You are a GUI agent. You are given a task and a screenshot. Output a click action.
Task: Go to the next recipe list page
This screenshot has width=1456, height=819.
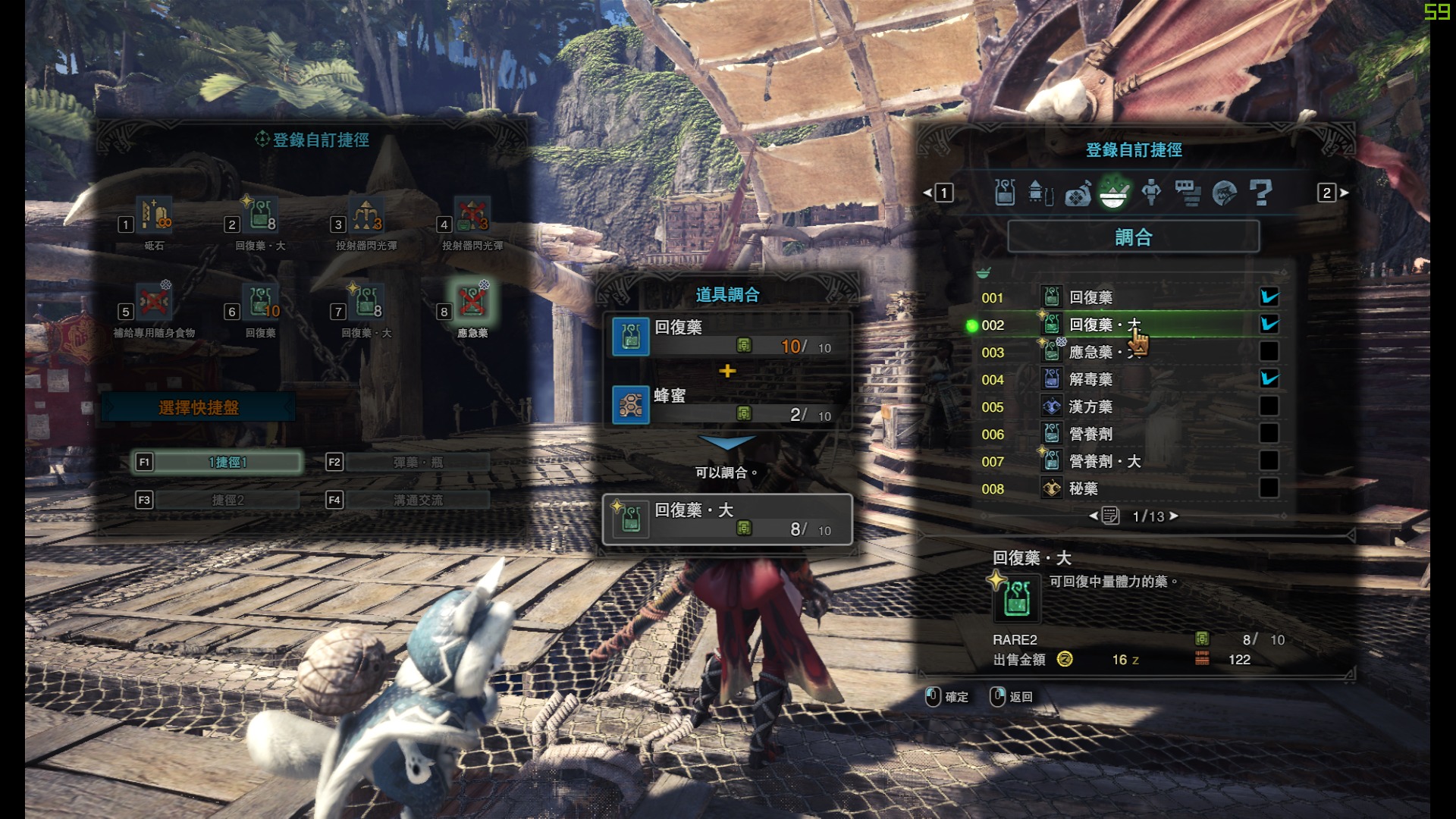tap(1174, 516)
